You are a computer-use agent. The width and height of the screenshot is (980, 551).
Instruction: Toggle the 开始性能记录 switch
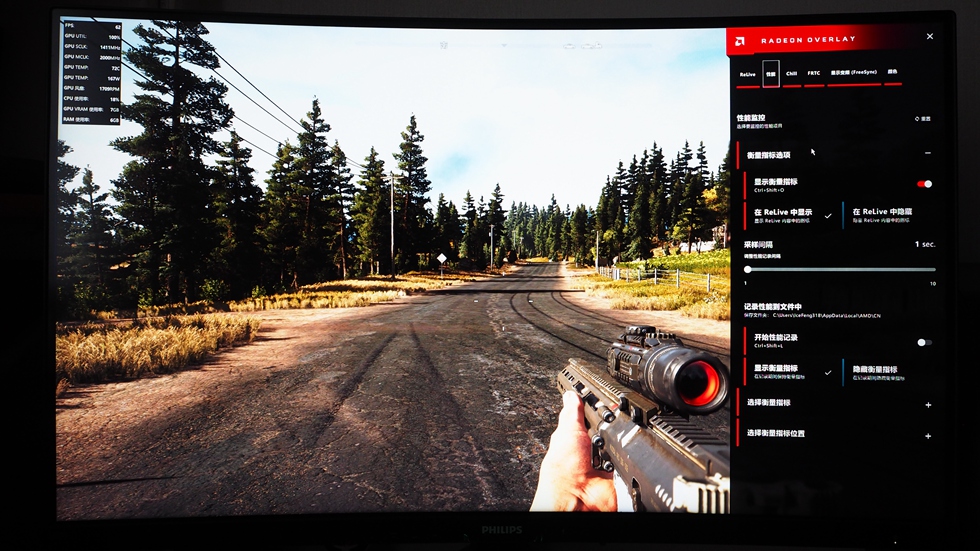coord(925,342)
